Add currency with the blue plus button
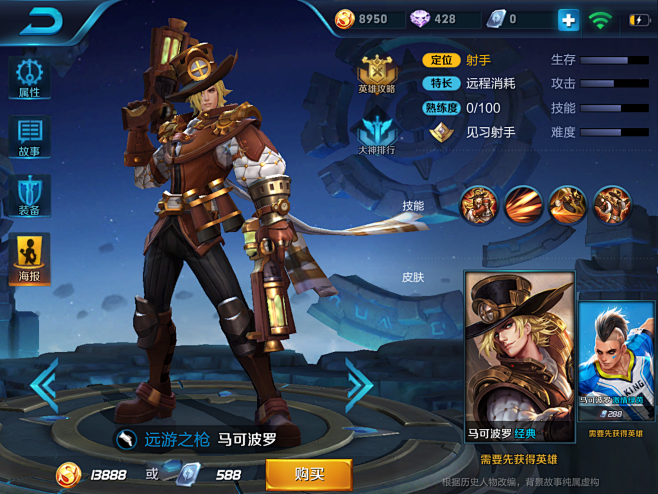 click(x=568, y=19)
